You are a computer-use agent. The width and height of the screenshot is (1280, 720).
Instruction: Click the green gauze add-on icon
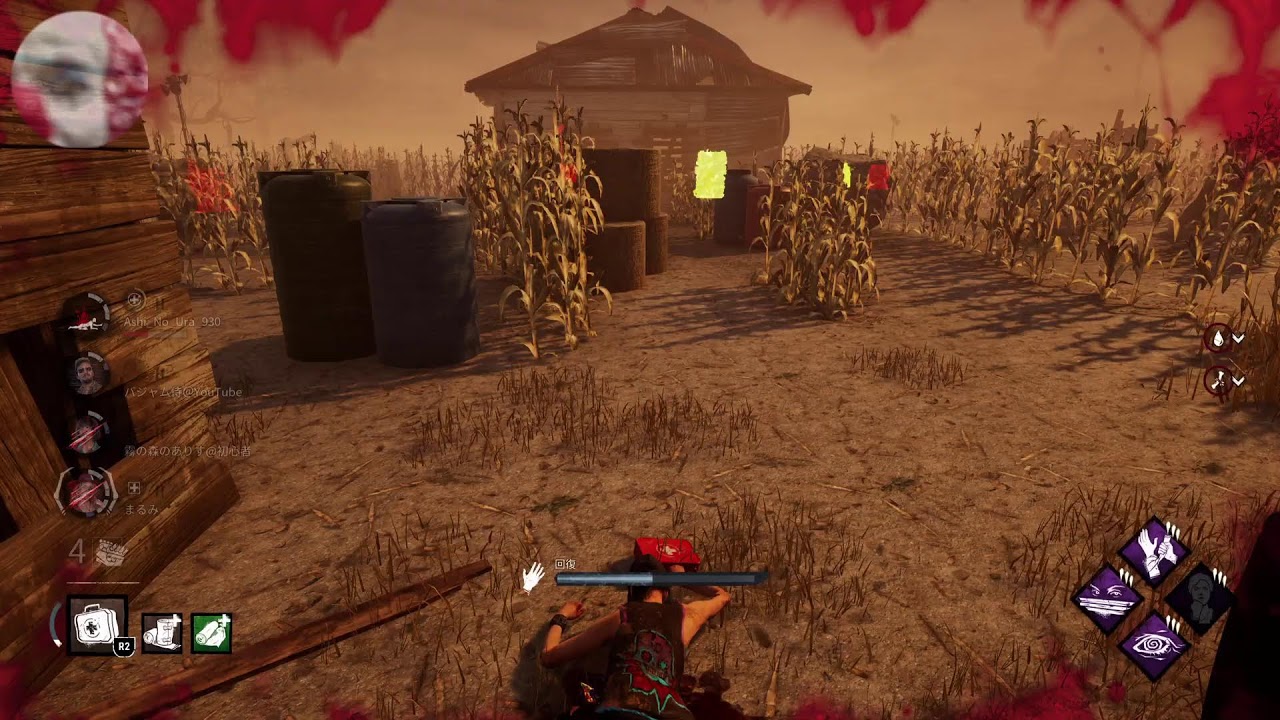point(211,633)
